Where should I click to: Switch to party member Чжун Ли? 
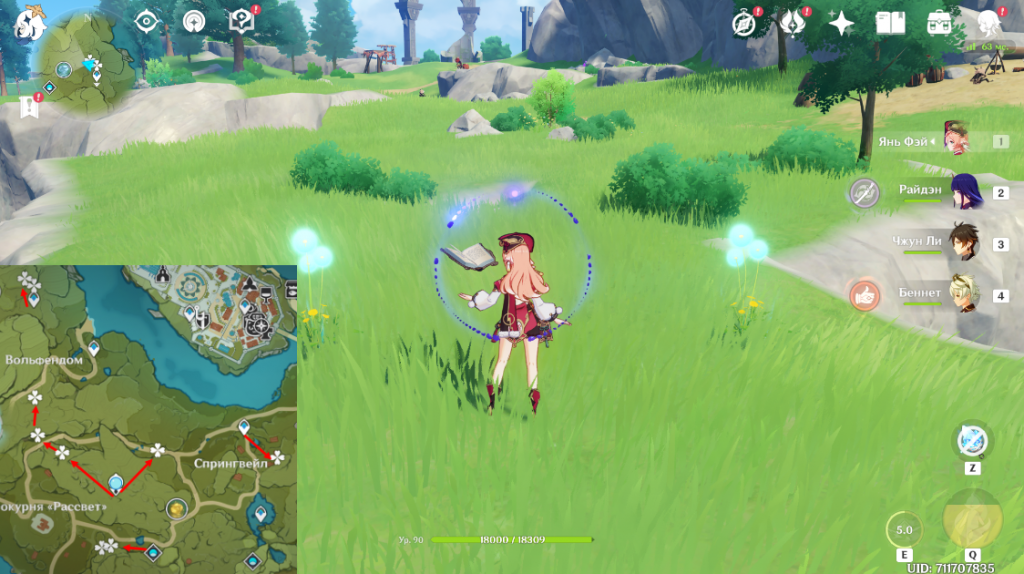tap(966, 243)
